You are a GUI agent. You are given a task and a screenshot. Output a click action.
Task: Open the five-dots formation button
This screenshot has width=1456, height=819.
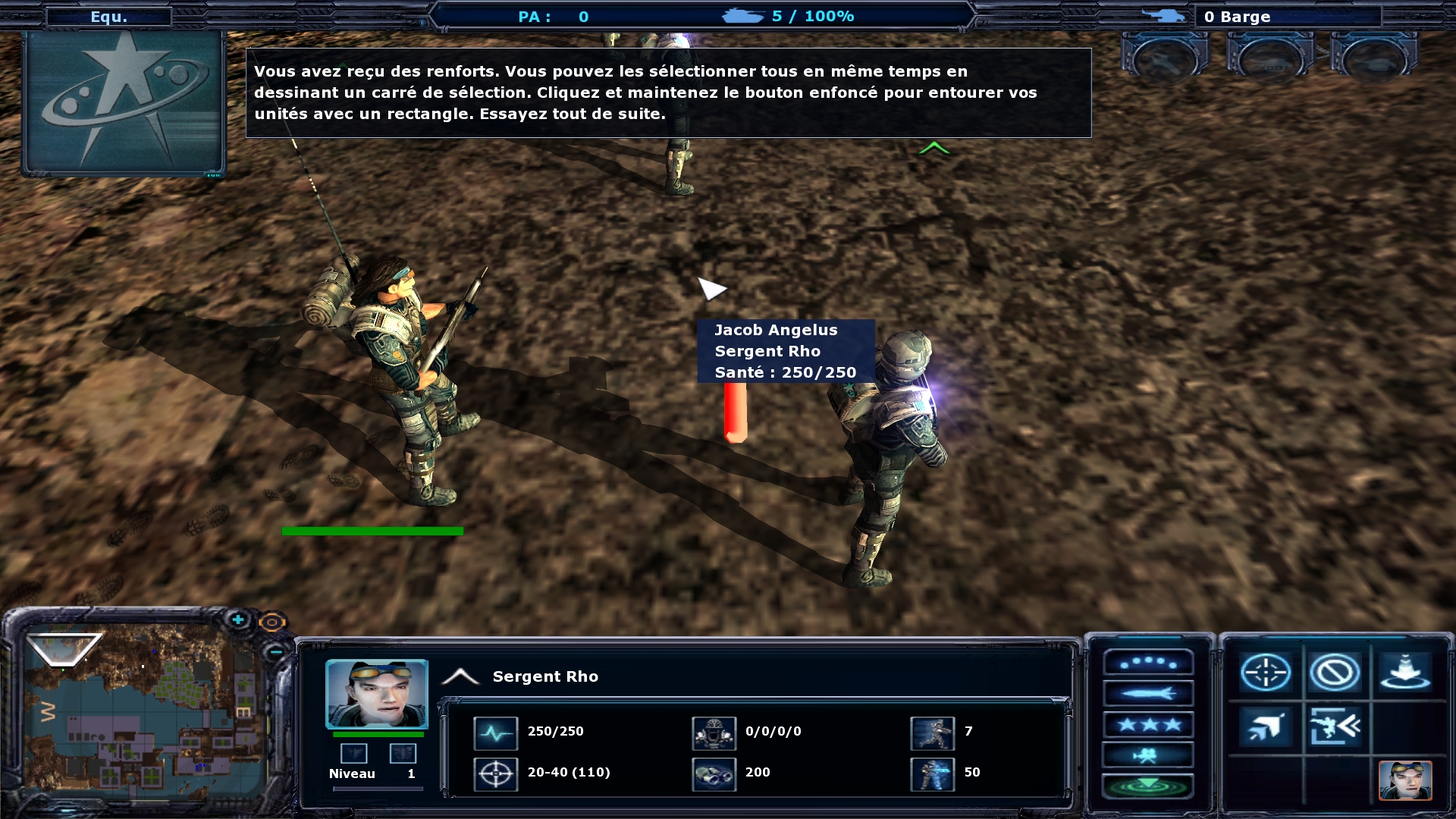coord(1148,663)
